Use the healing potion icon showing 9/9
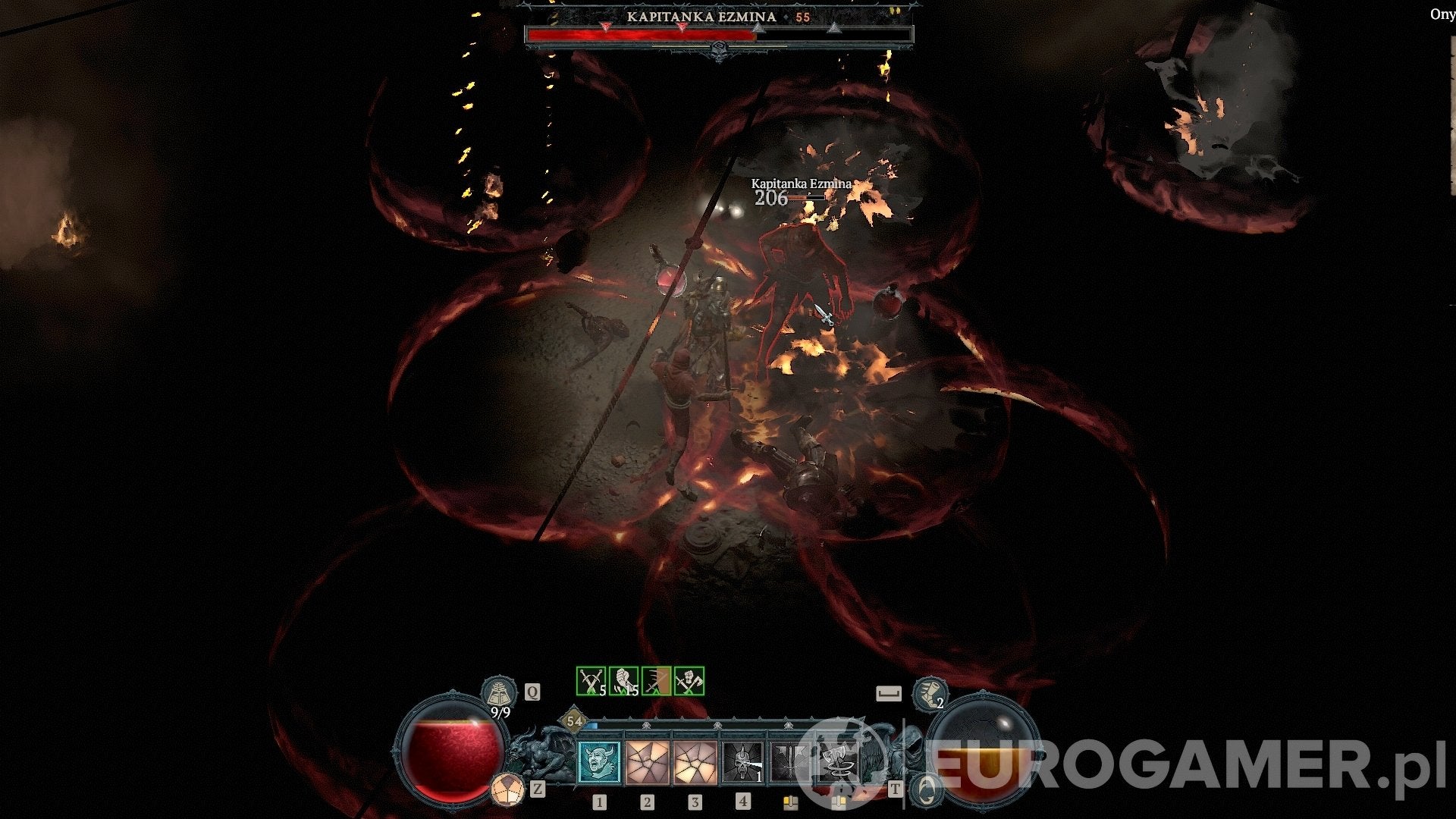Image resolution: width=1456 pixels, height=819 pixels. (x=499, y=692)
